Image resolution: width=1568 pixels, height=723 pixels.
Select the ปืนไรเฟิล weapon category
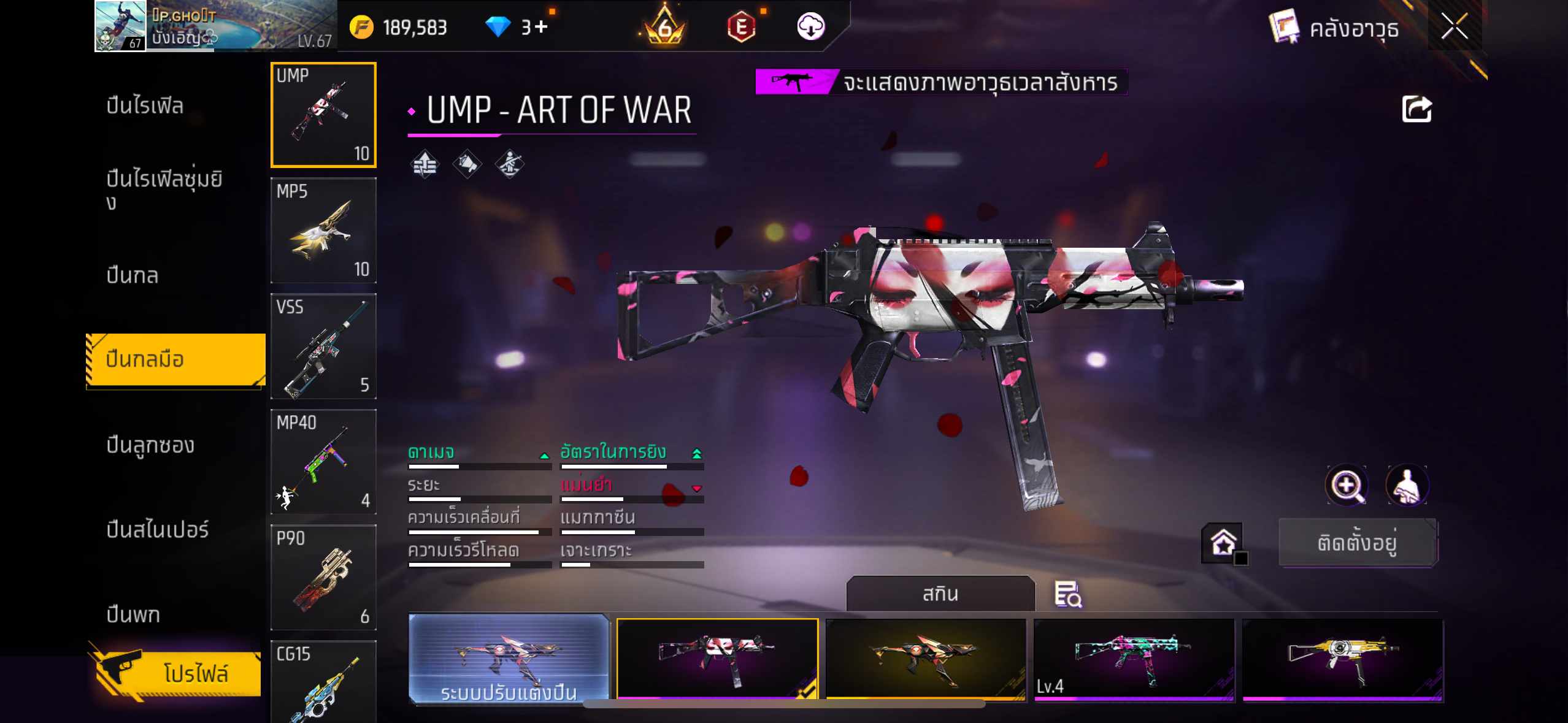click(145, 105)
